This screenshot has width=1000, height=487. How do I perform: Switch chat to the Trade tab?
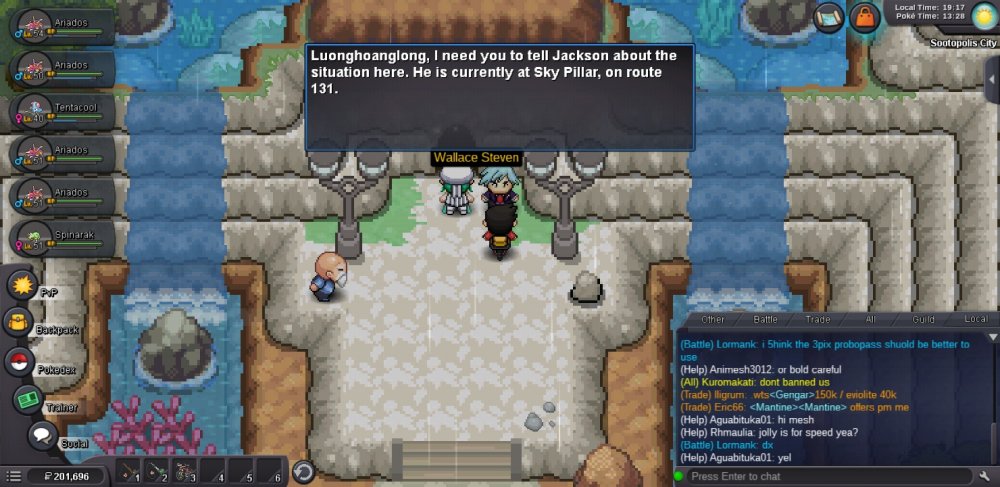817,319
